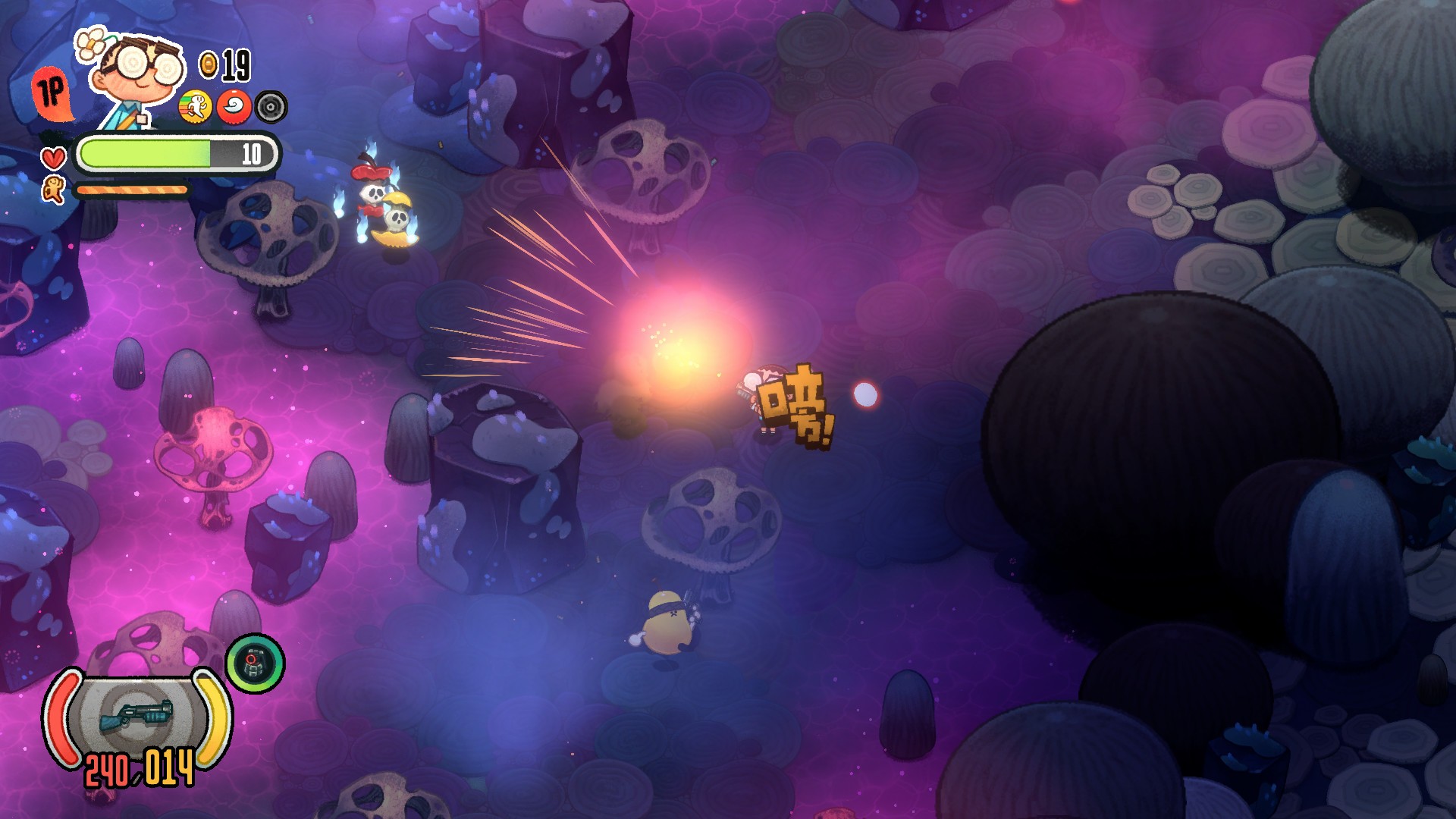Select the equipped shotgun weapon slot
The width and height of the screenshot is (1456, 819).
coord(136,717)
